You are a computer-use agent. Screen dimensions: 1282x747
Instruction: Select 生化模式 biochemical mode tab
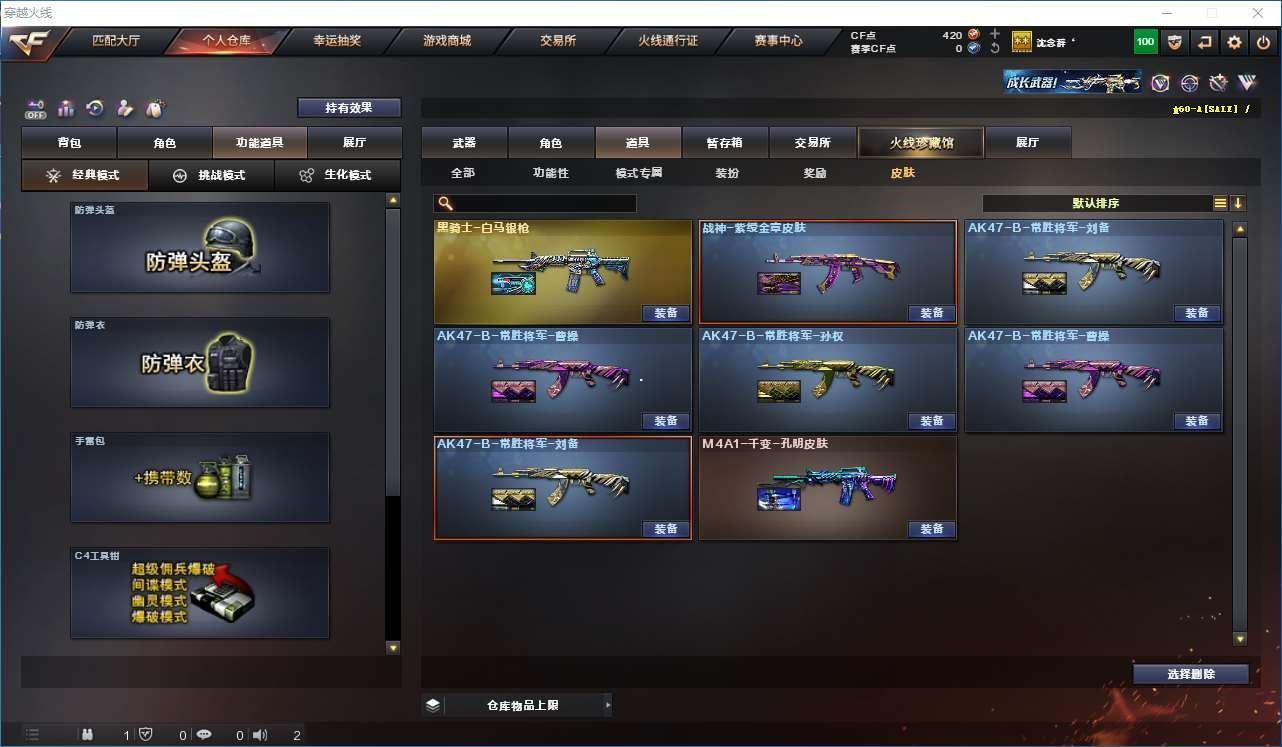[x=336, y=175]
